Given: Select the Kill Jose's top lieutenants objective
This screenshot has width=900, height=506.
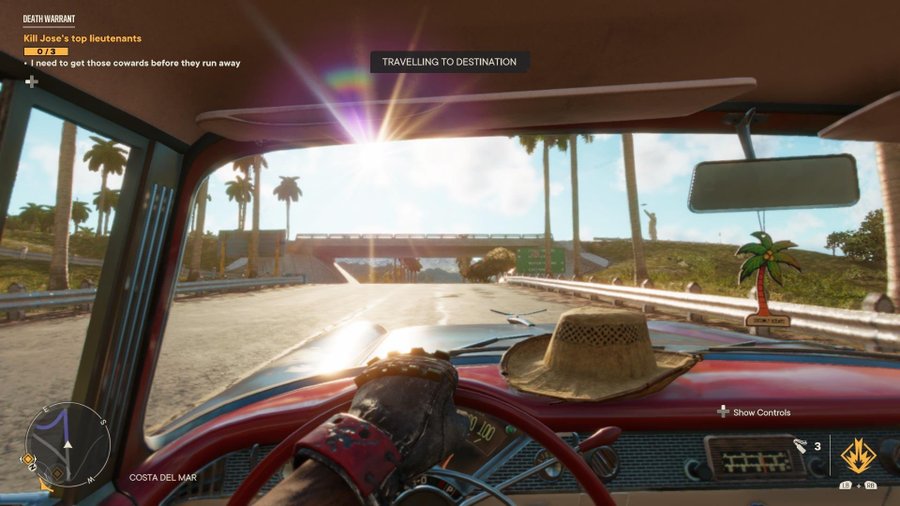Looking at the screenshot, I should 82,38.
